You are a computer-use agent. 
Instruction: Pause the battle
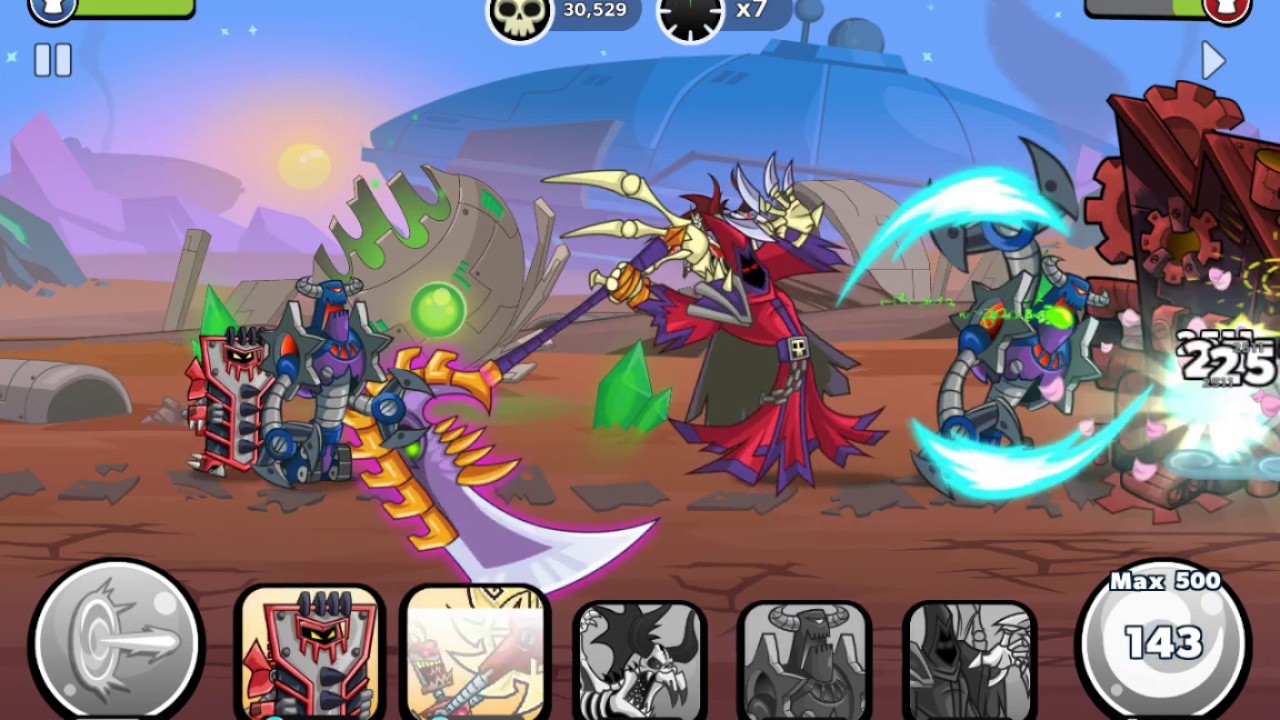click(51, 61)
